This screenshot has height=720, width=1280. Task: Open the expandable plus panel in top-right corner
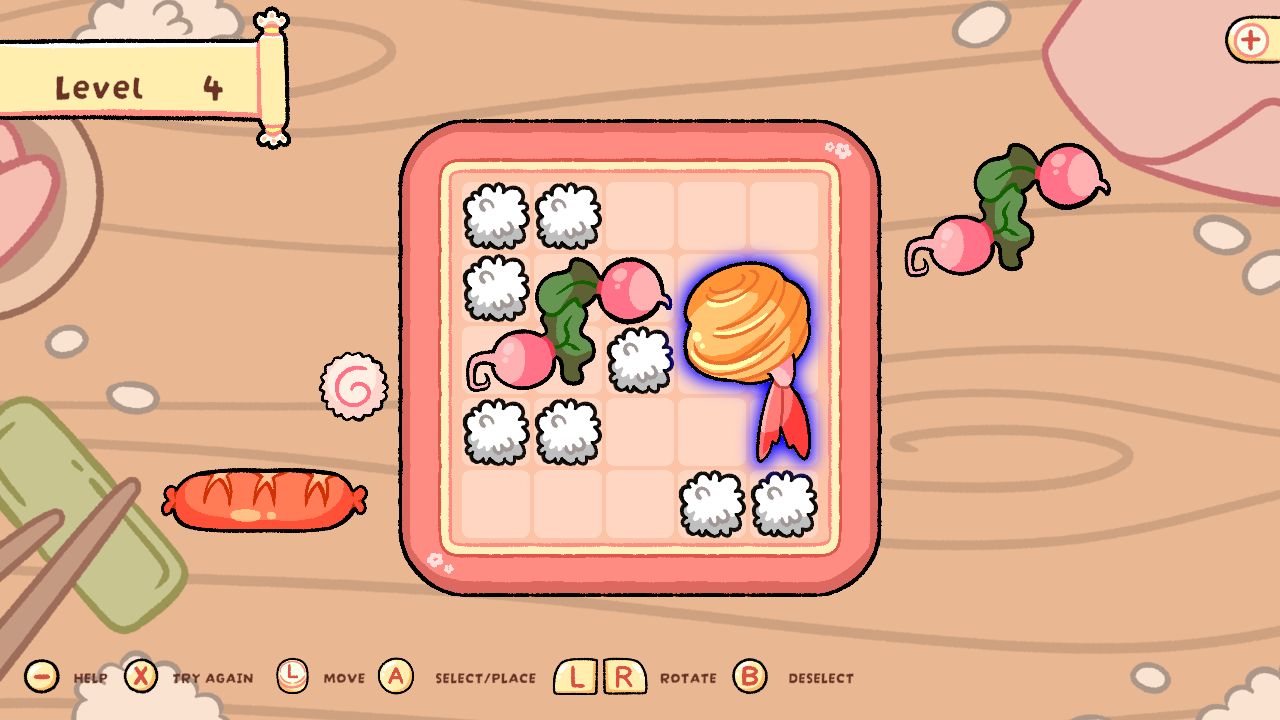click(1248, 41)
